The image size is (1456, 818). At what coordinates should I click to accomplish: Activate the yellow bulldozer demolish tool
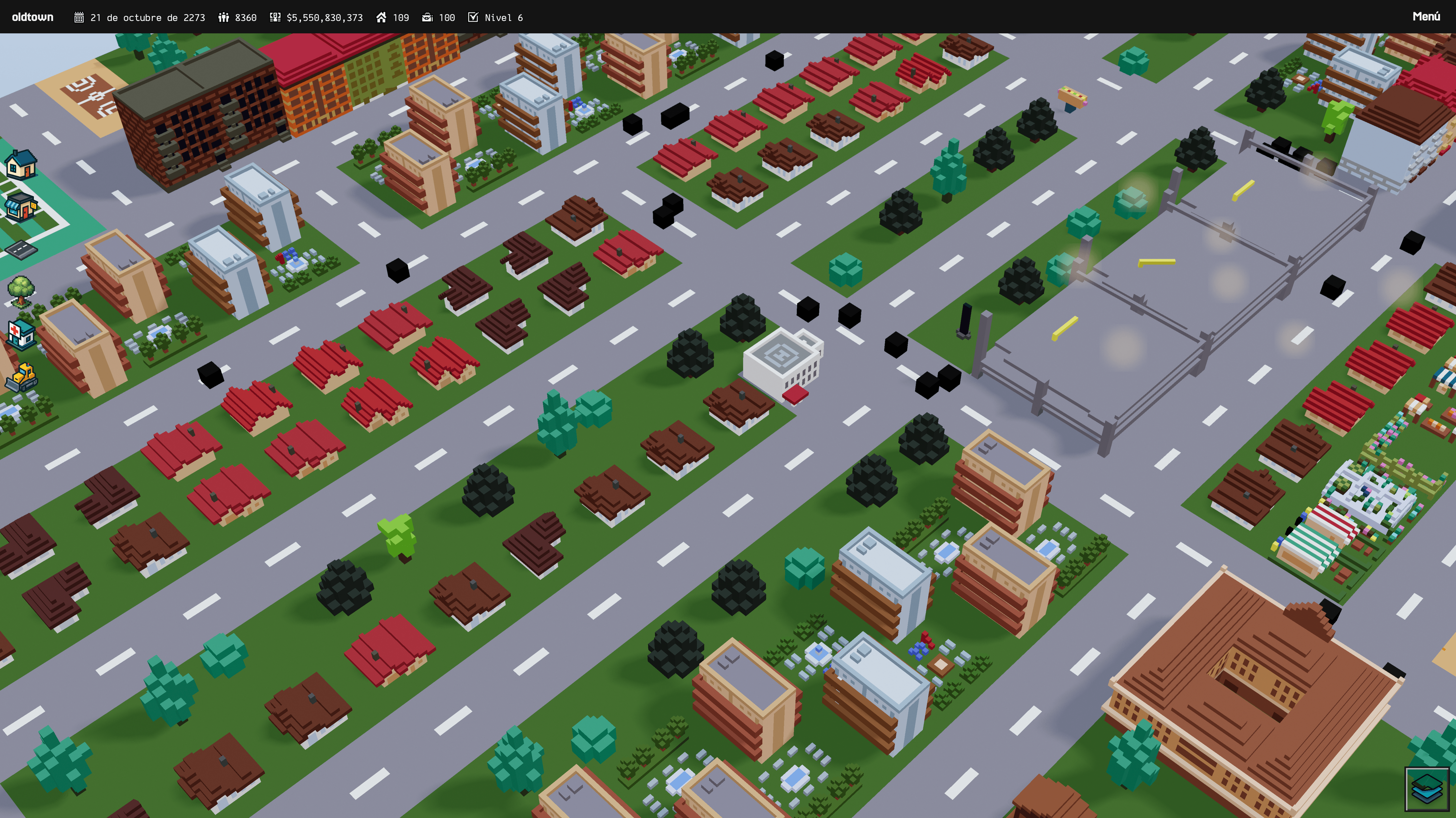tap(21, 377)
